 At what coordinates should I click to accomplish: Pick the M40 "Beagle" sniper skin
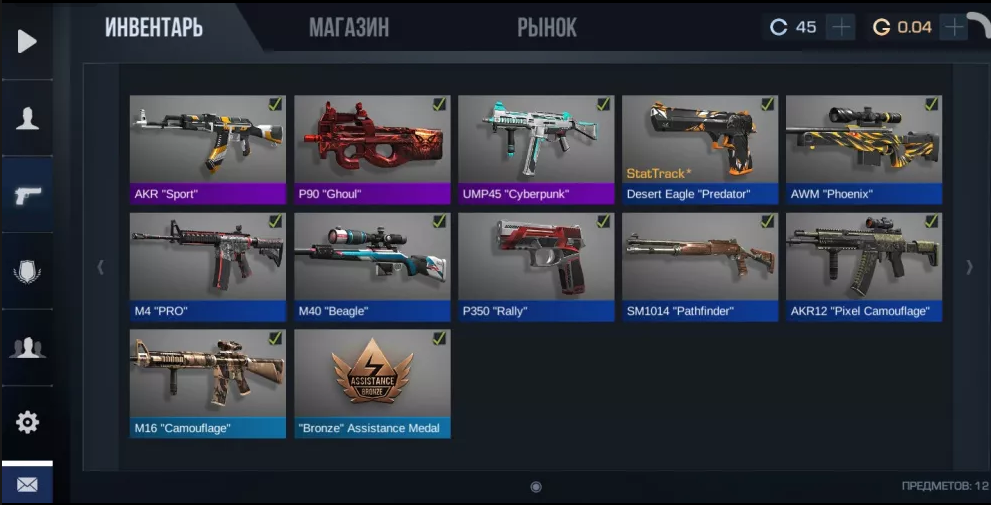point(372,267)
